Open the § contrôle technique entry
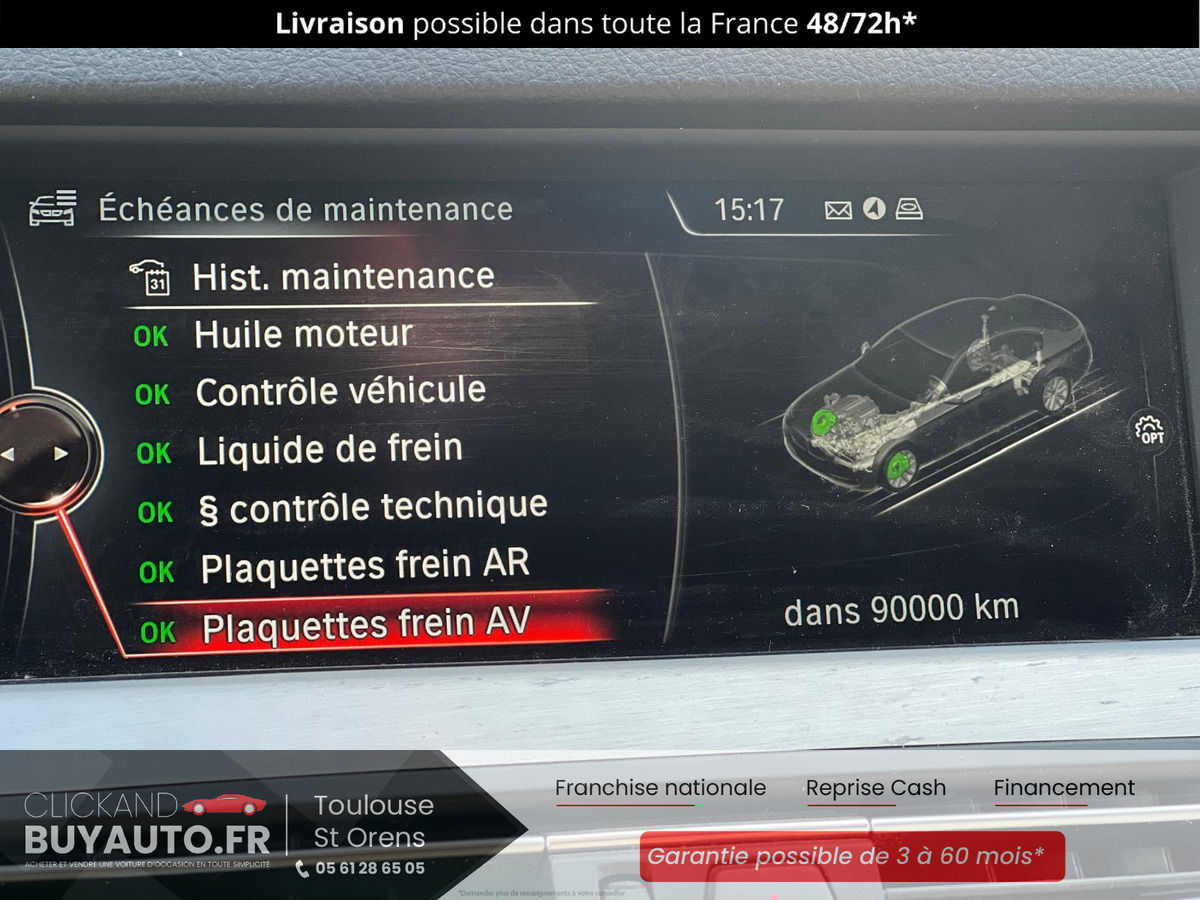 [x=373, y=508]
